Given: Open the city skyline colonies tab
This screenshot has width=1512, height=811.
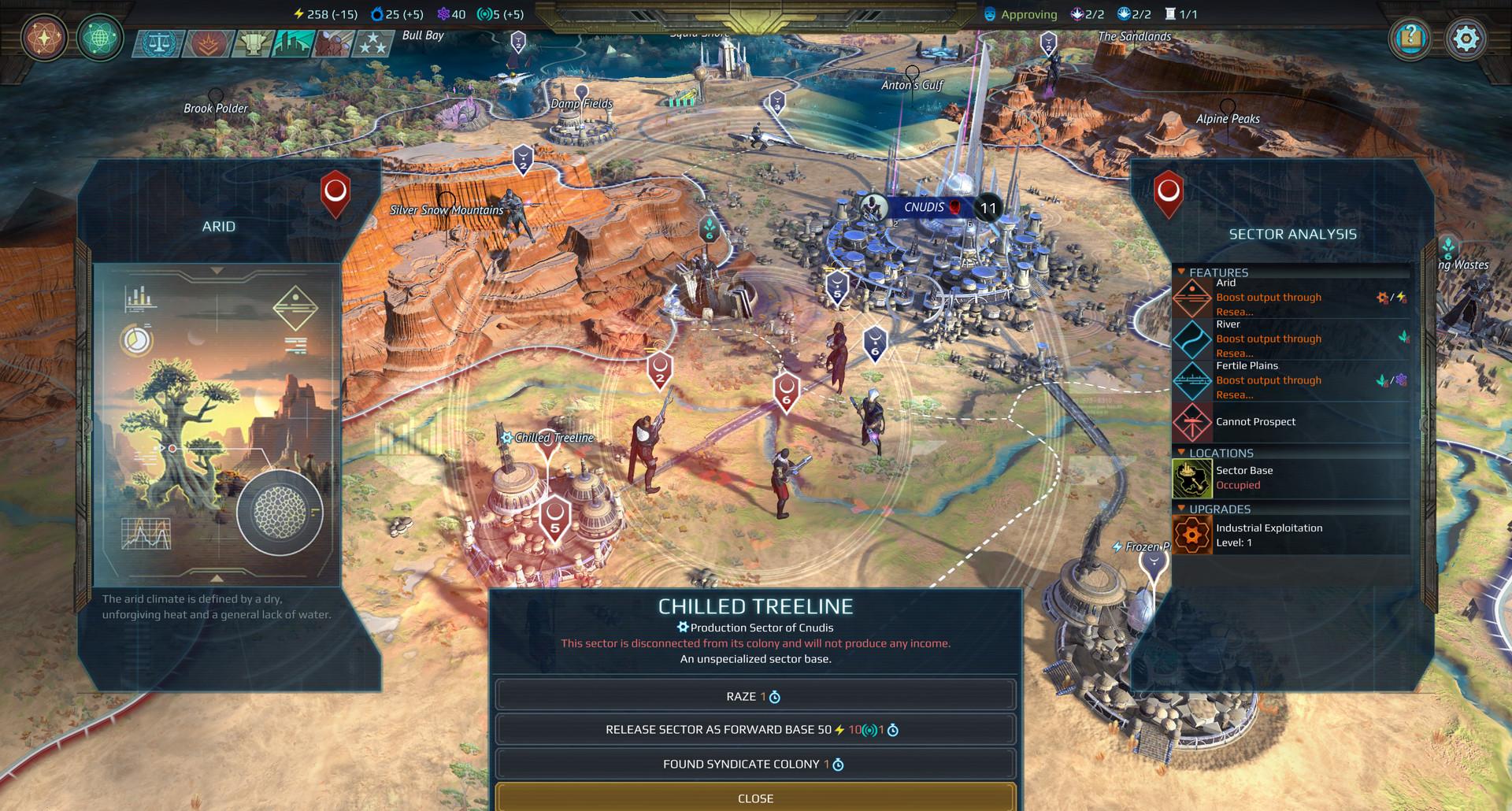Looking at the screenshot, I should [293, 44].
